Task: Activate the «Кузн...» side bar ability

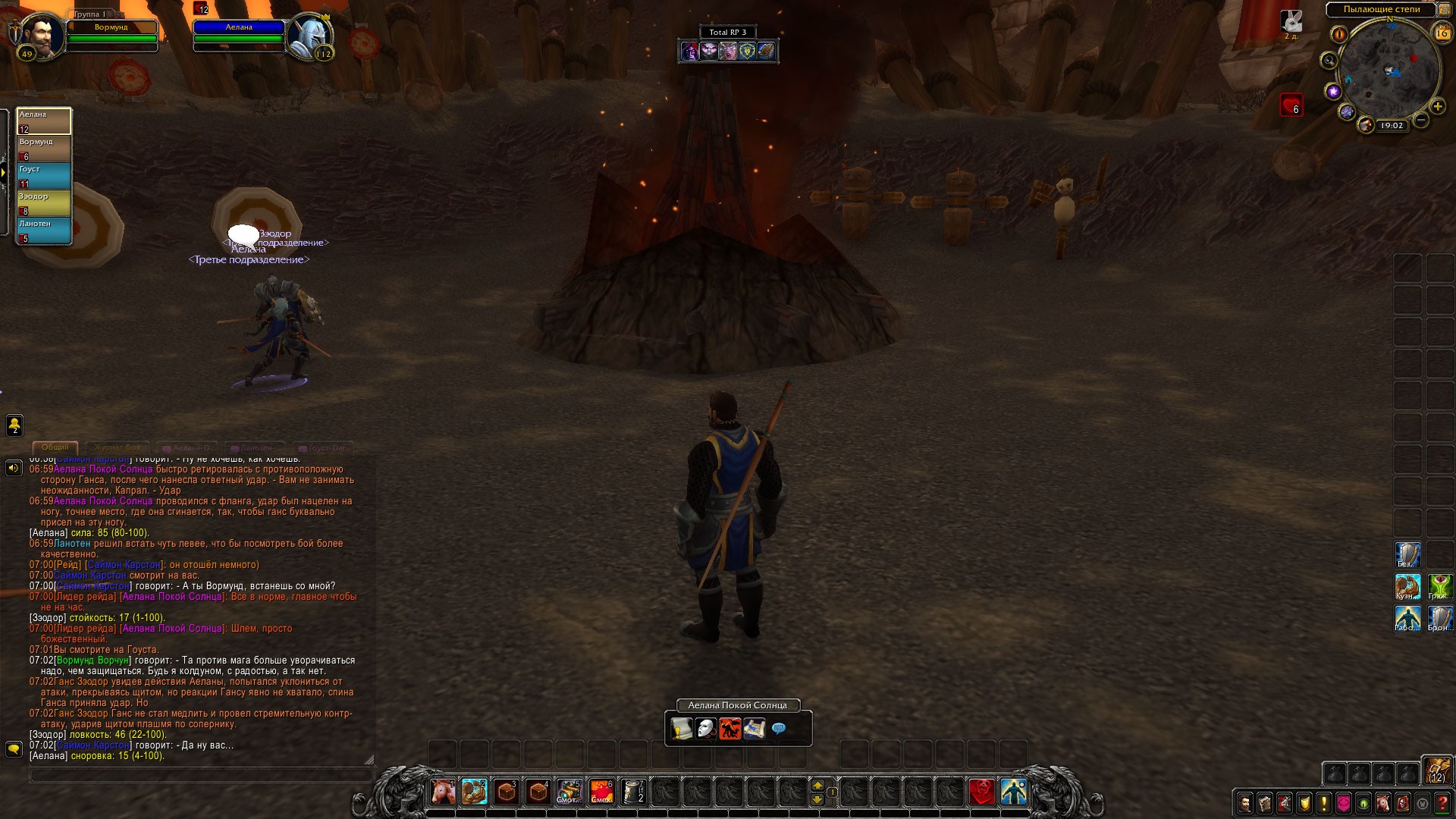Action: (x=1408, y=587)
